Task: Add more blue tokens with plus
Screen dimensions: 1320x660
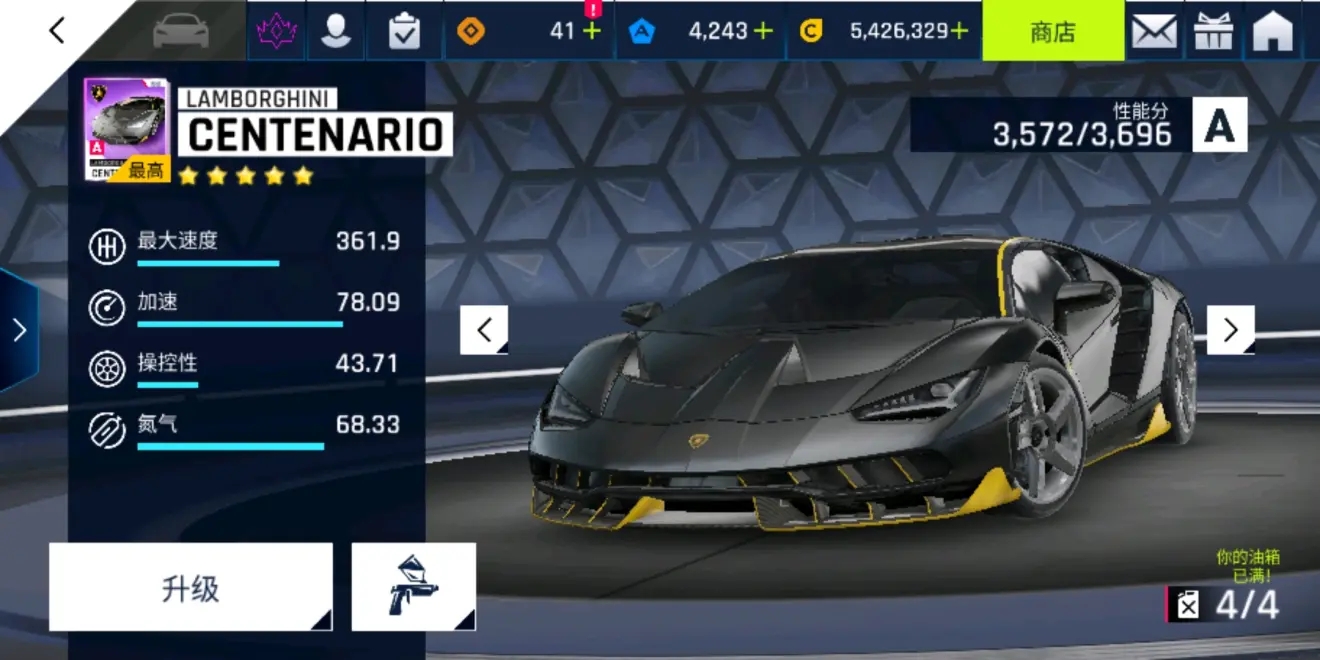Action: pyautogui.click(x=764, y=31)
